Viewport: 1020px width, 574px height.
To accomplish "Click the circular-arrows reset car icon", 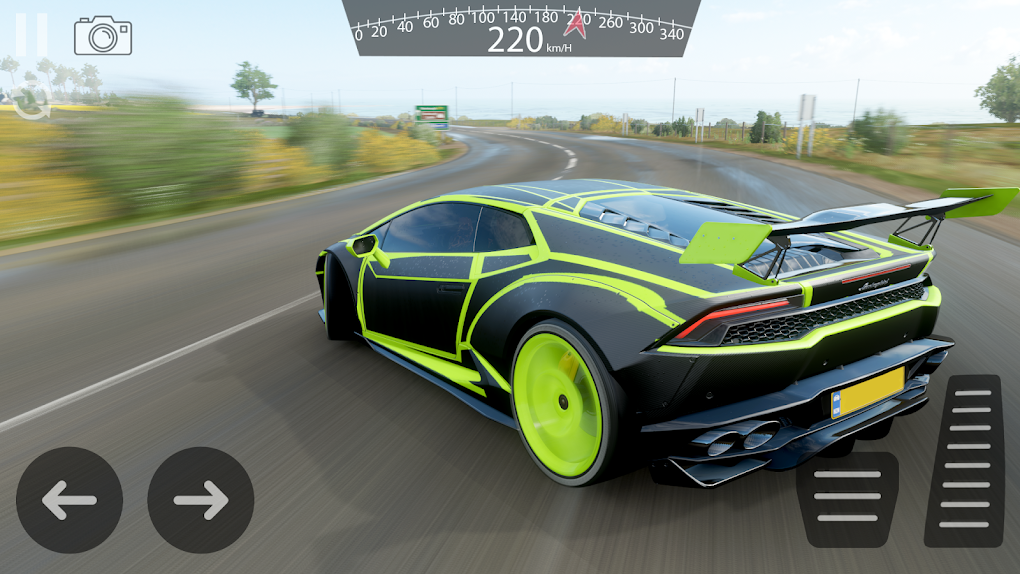I will (x=31, y=98).
